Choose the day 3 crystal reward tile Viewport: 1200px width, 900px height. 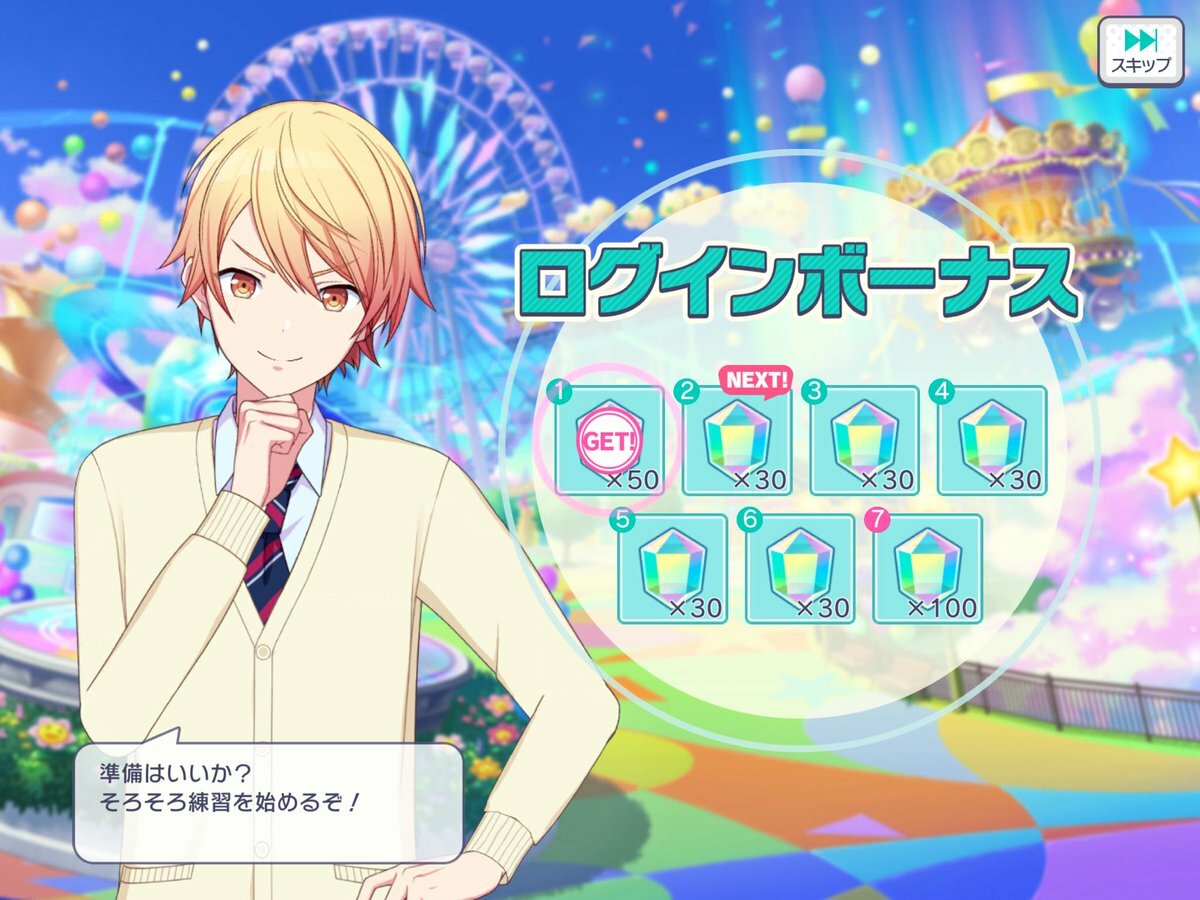pos(864,440)
